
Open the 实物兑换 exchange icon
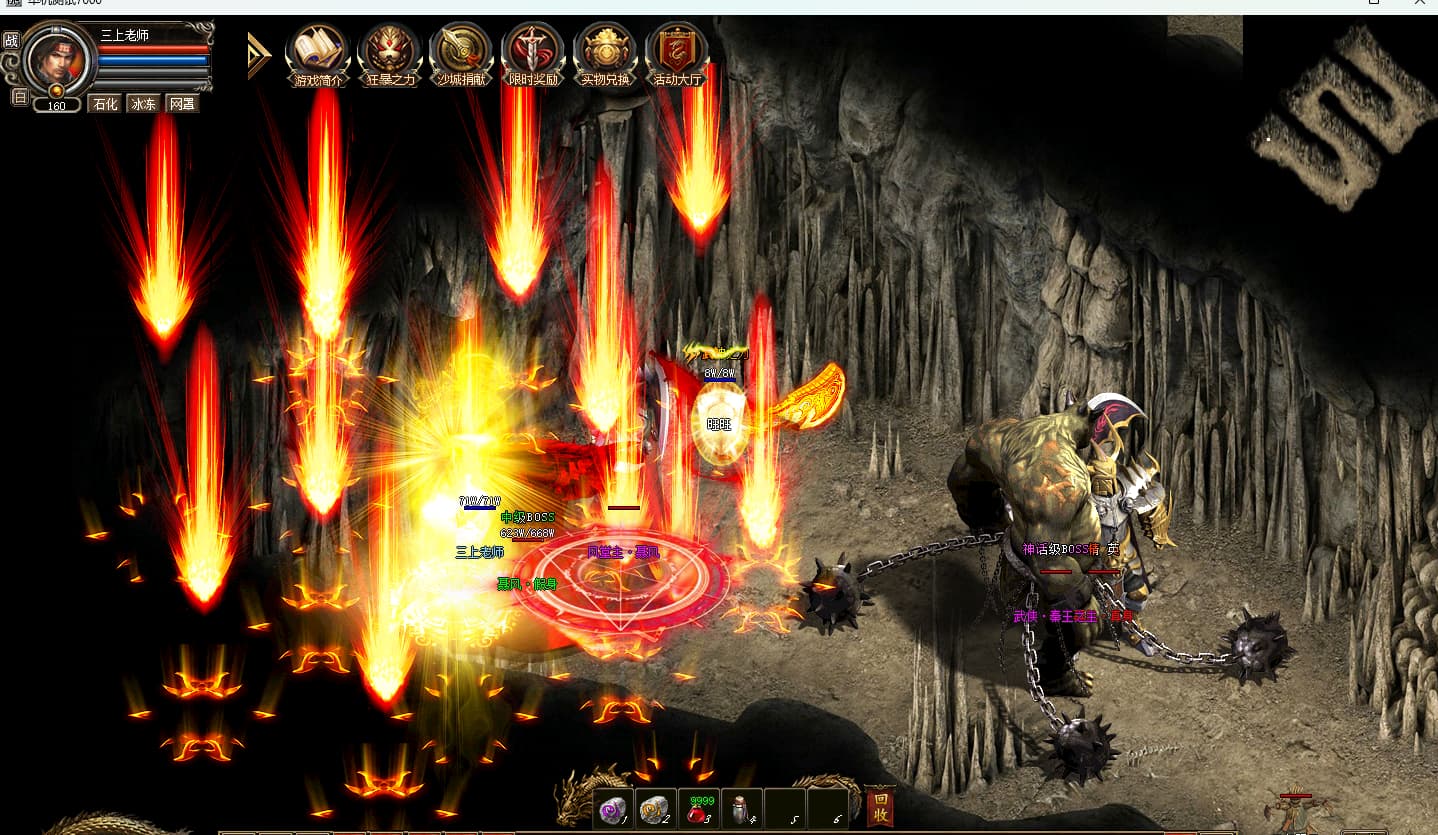(605, 53)
